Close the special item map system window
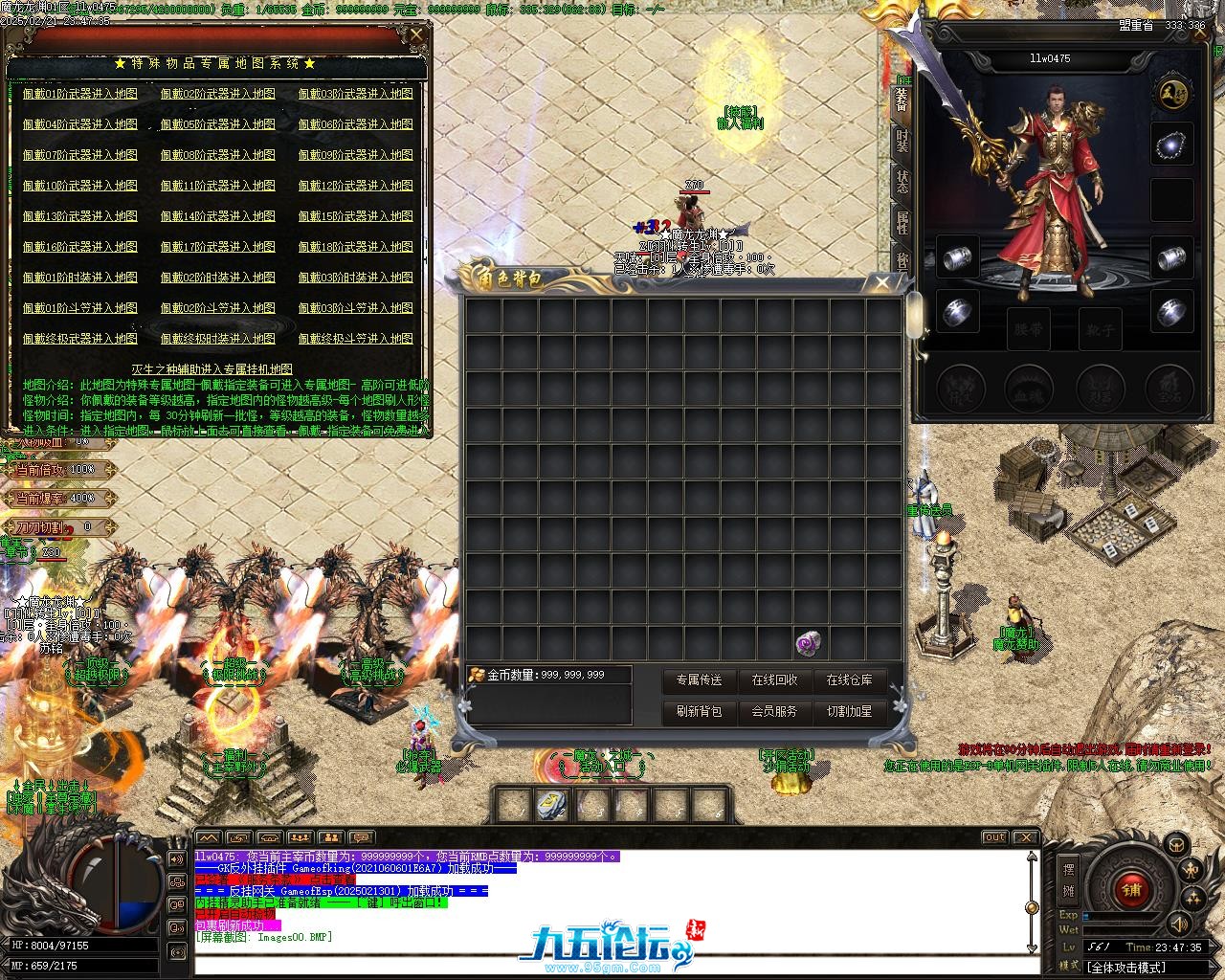The width and height of the screenshot is (1225, 980). [416, 36]
